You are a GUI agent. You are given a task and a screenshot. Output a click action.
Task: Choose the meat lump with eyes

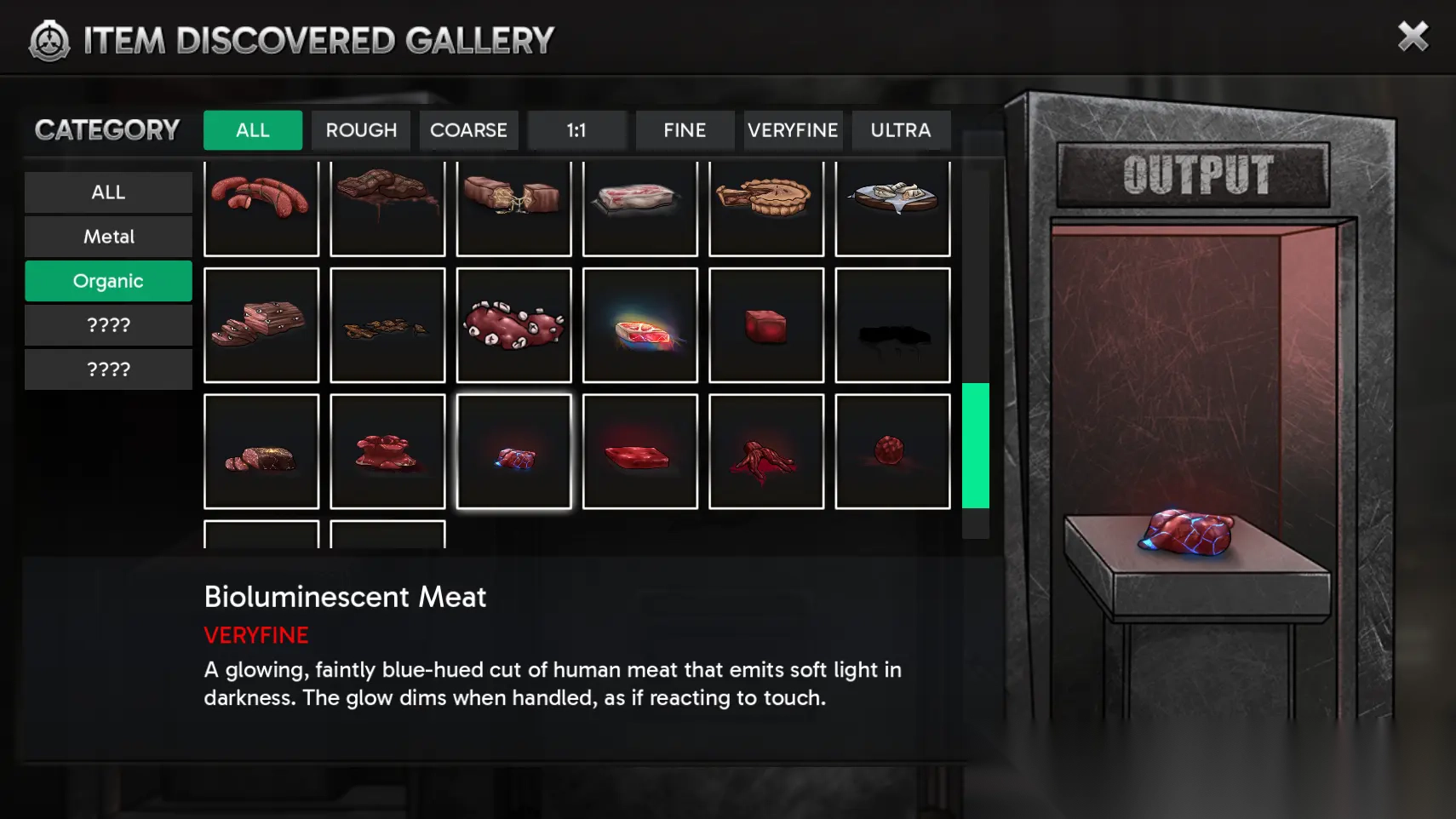coord(514,325)
